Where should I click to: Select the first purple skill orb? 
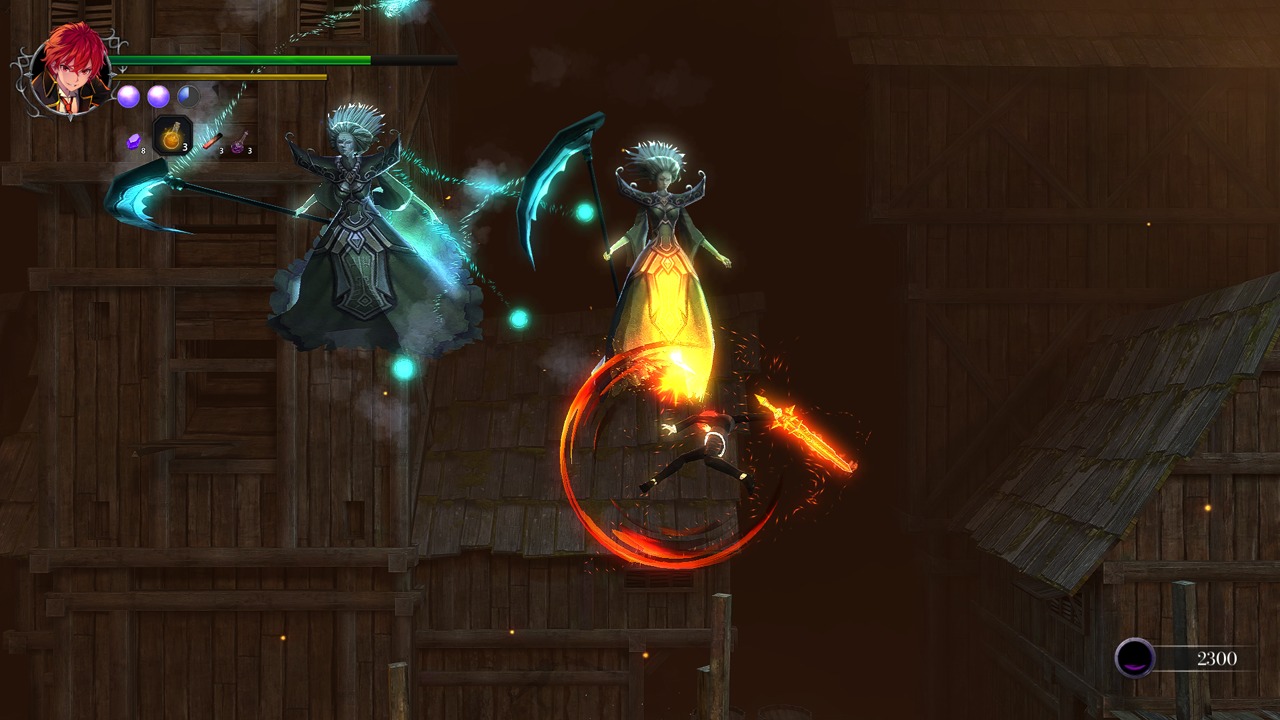[129, 96]
